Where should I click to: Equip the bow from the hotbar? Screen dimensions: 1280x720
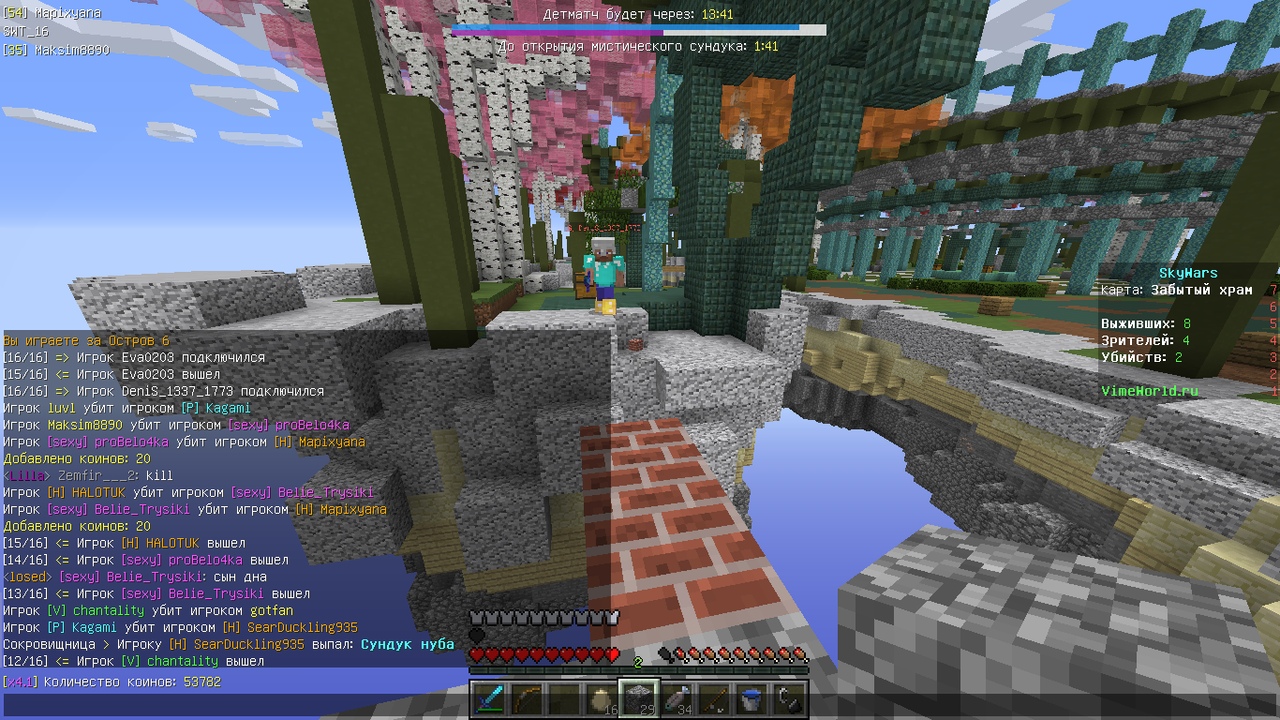click(526, 699)
